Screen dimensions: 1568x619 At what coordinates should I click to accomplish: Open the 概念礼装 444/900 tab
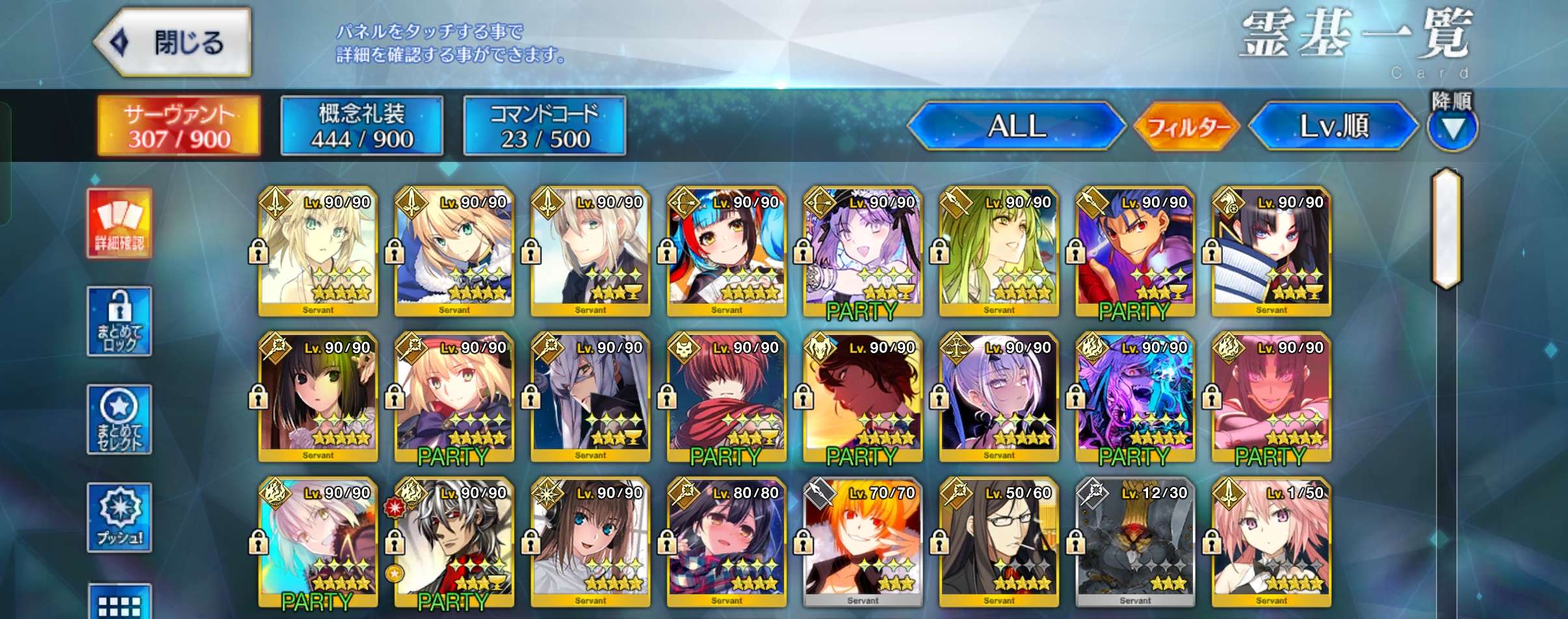362,126
